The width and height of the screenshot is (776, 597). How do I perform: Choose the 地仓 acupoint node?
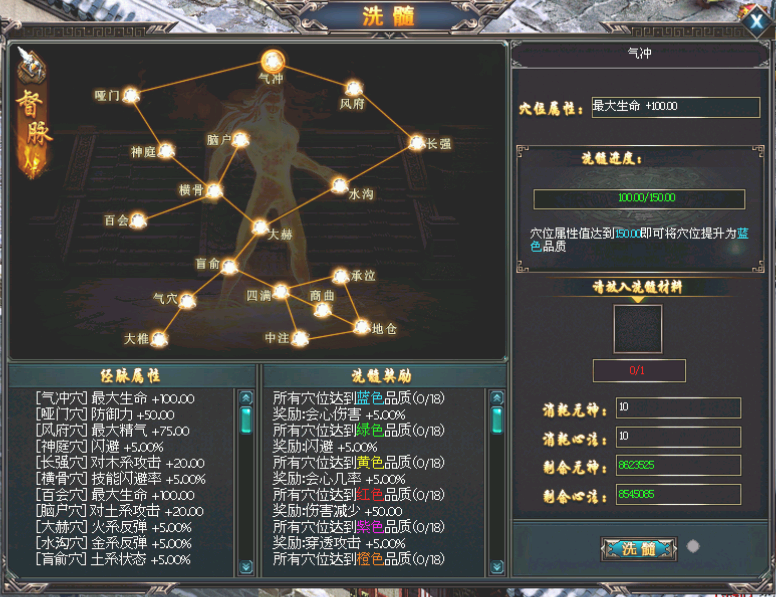pos(362,326)
